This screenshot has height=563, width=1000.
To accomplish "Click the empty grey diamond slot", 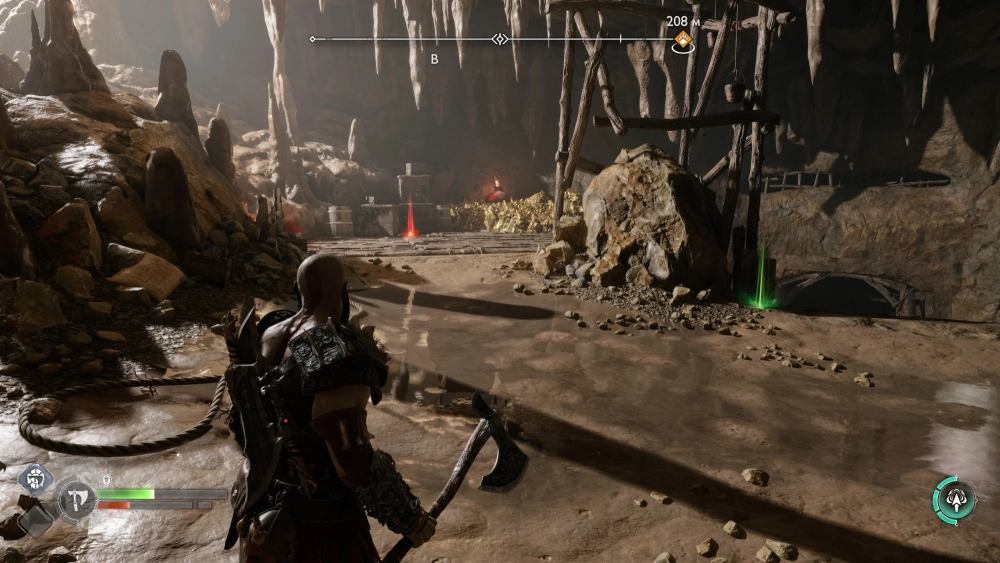I will [36, 519].
